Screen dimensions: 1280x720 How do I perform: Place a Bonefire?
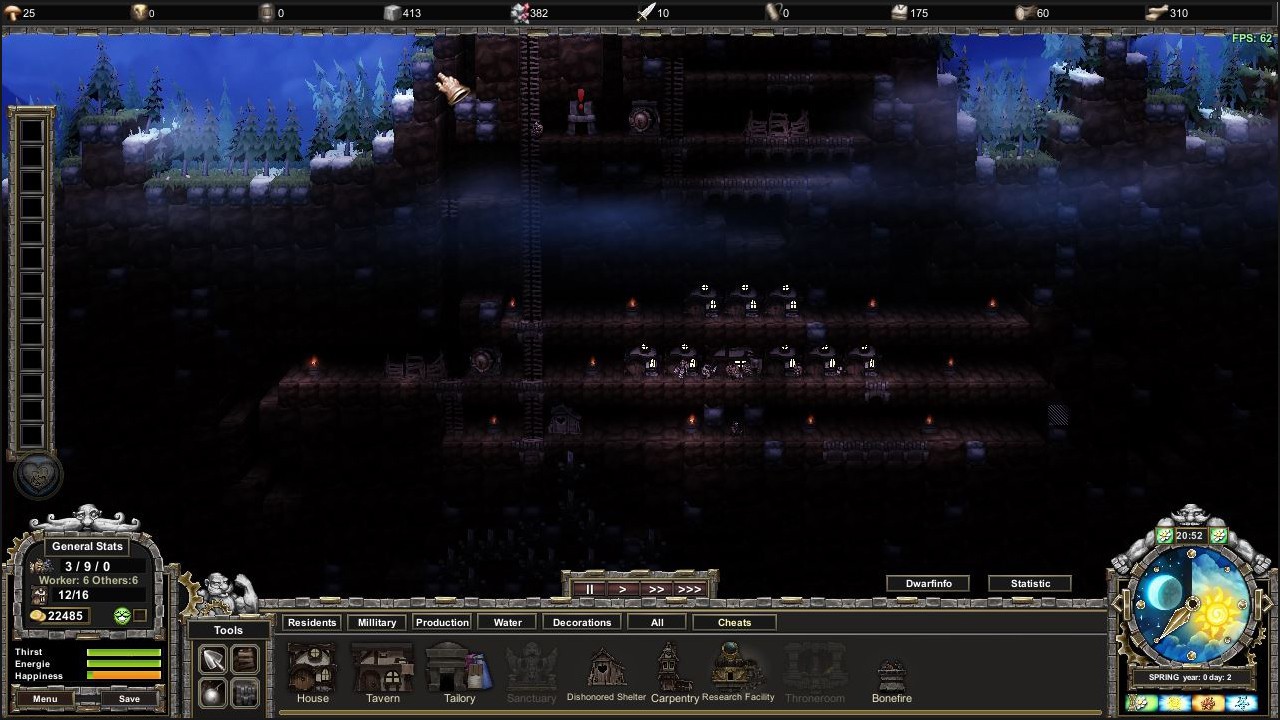coord(891,670)
